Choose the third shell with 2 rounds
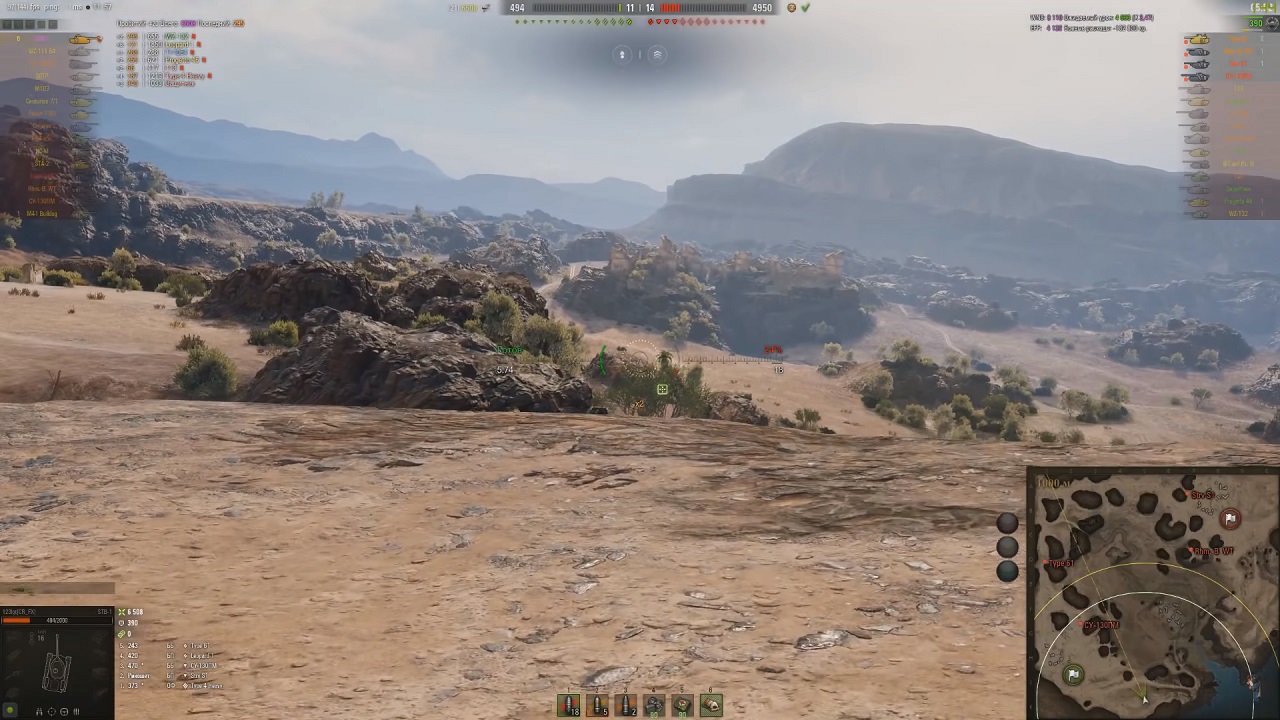 click(x=625, y=705)
